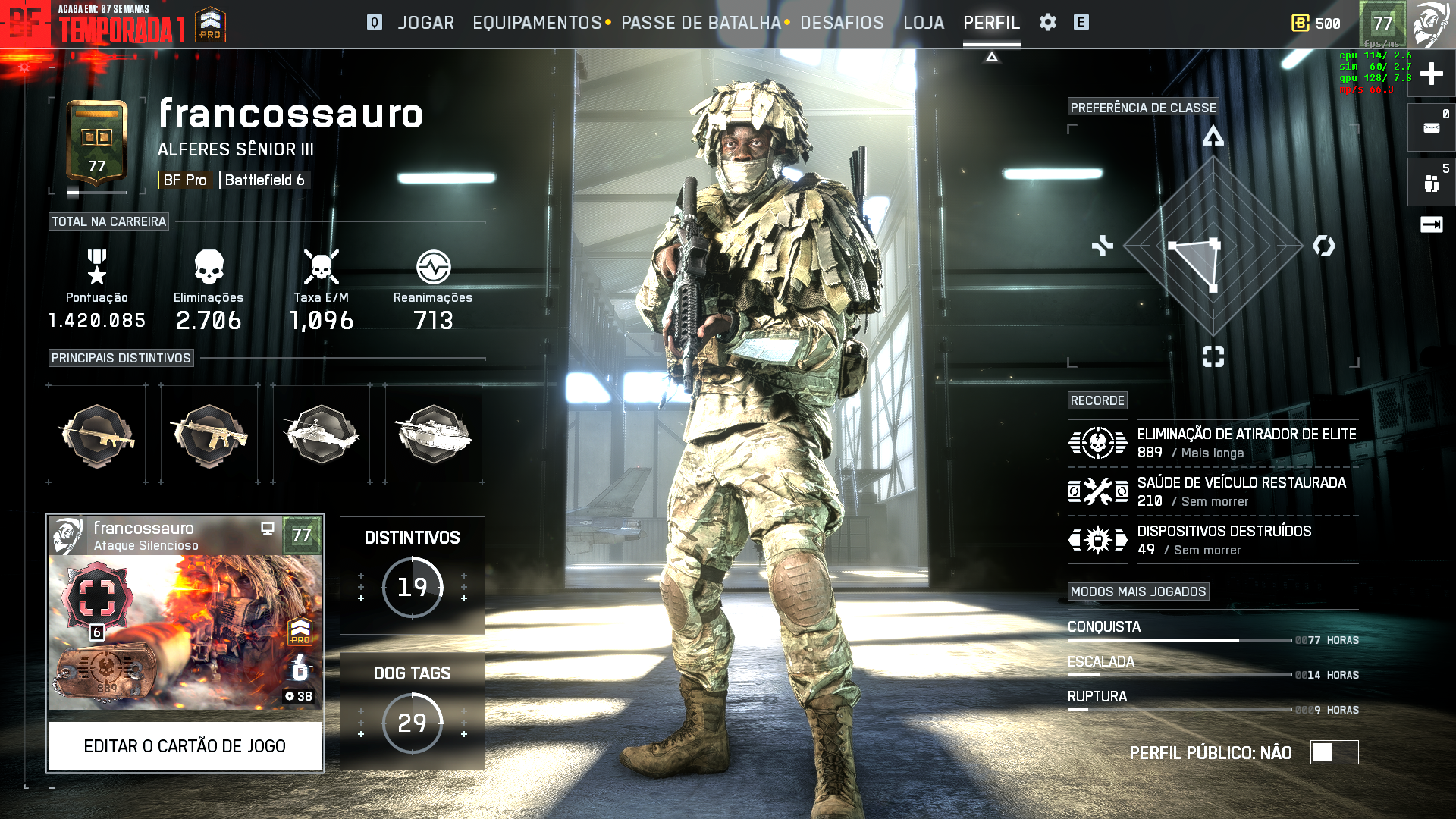Open the messages envelope icon

[x=1431, y=127]
